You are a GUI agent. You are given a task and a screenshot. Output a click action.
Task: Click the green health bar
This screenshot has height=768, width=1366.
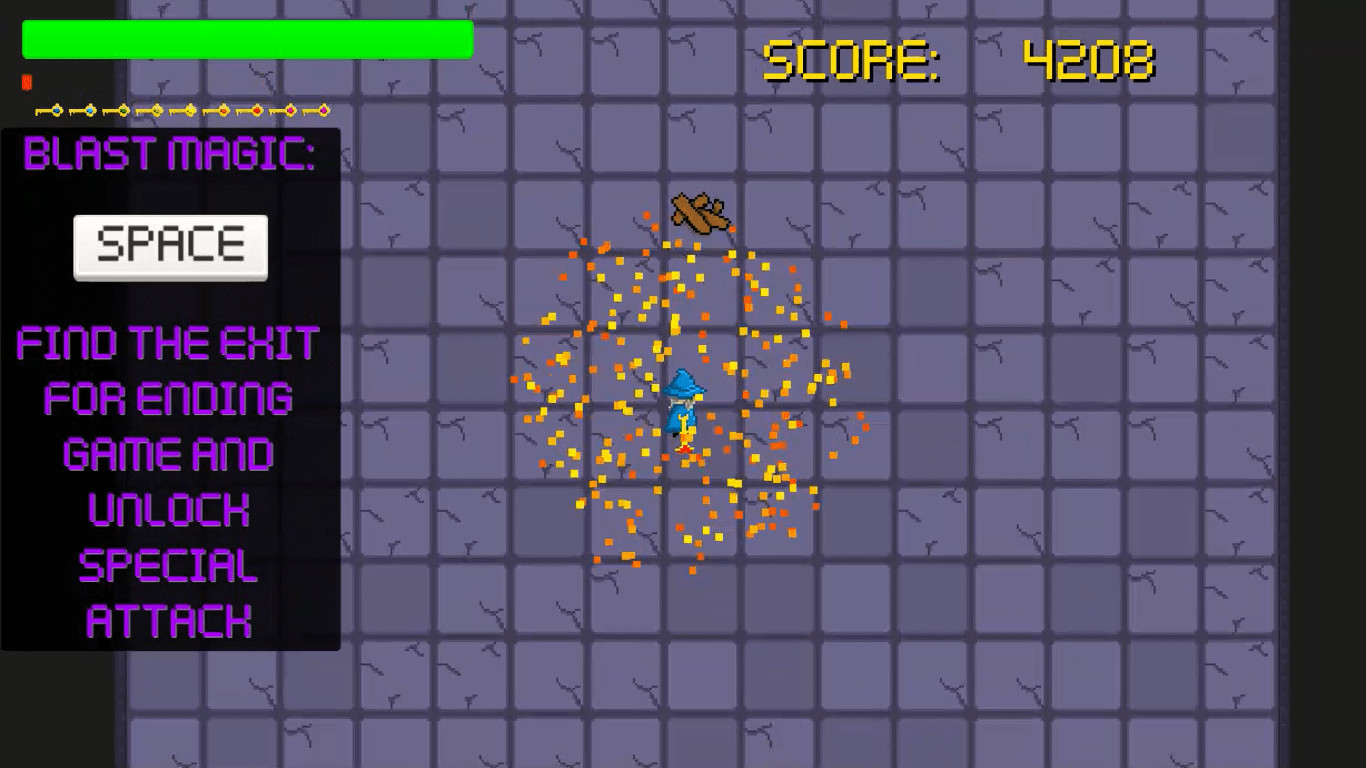pos(247,39)
